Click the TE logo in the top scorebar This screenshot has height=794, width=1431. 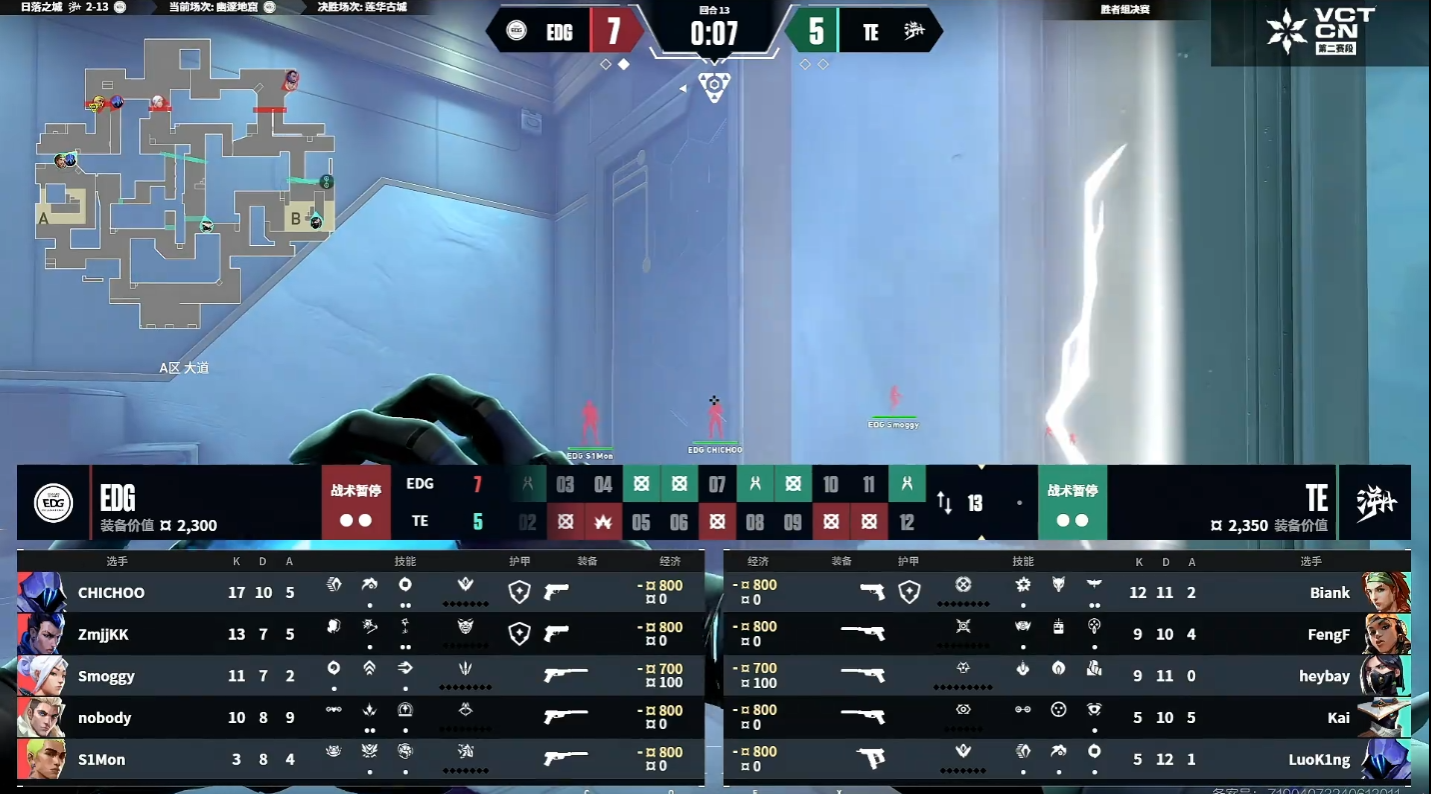[x=914, y=31]
